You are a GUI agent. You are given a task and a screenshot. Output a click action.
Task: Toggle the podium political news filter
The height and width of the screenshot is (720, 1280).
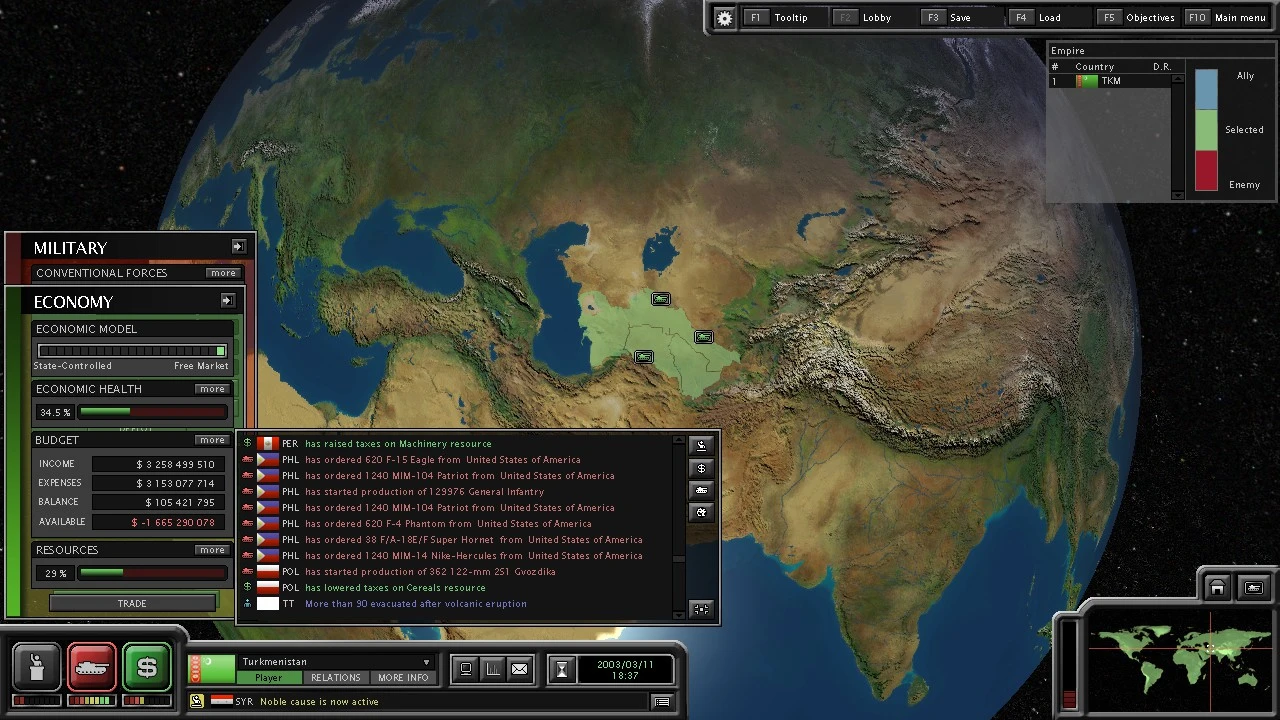pos(701,446)
